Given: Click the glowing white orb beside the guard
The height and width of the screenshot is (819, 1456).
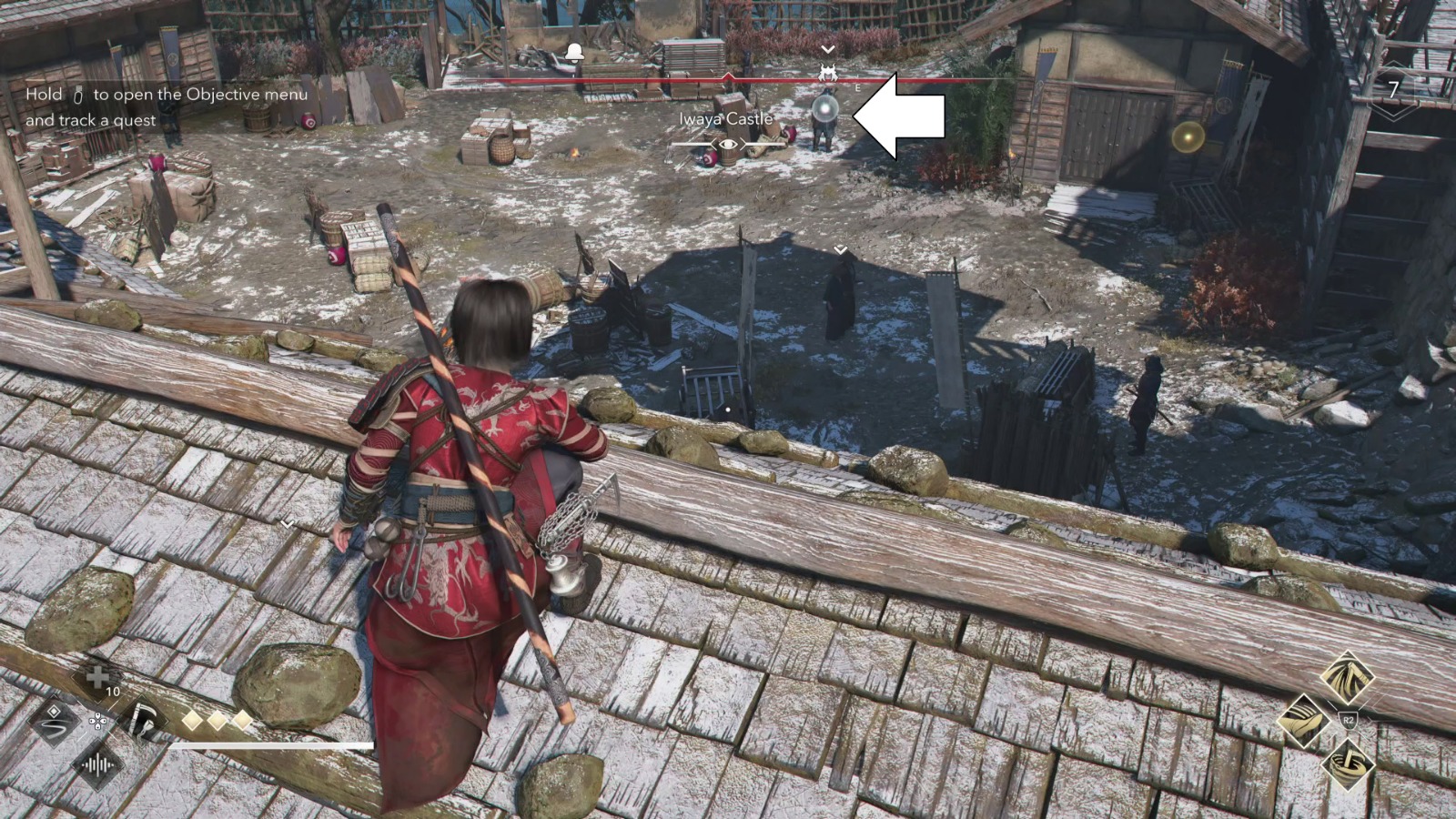Looking at the screenshot, I should click(x=824, y=109).
